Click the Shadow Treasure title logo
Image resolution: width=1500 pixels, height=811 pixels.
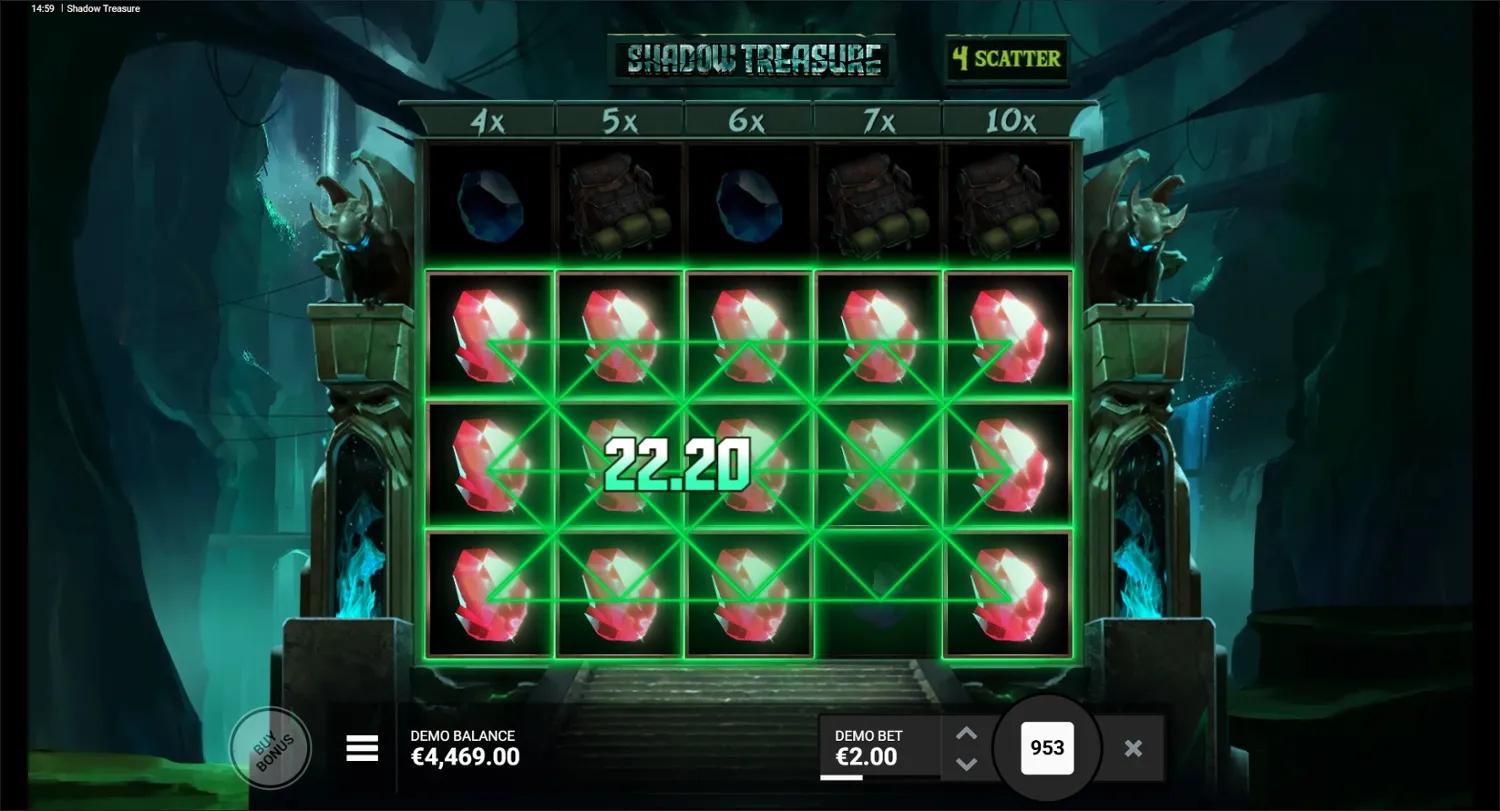tap(748, 57)
